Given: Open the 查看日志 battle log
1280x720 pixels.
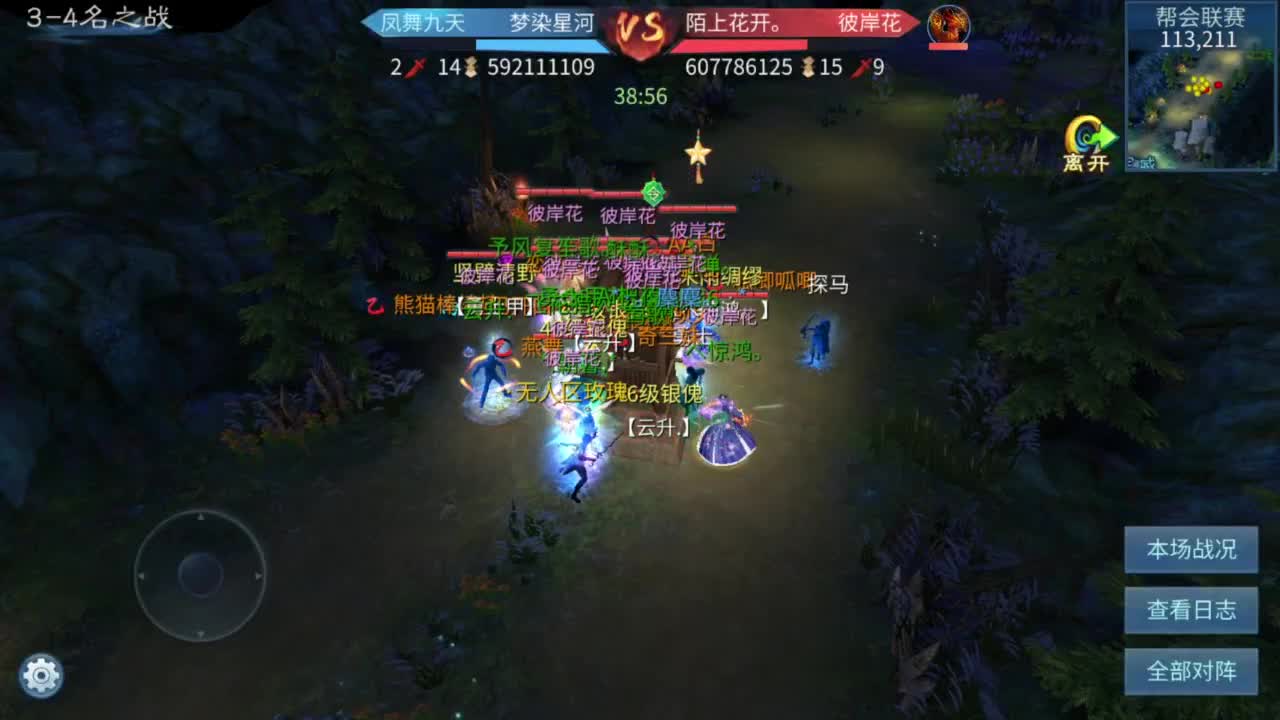Looking at the screenshot, I should pos(1192,610).
